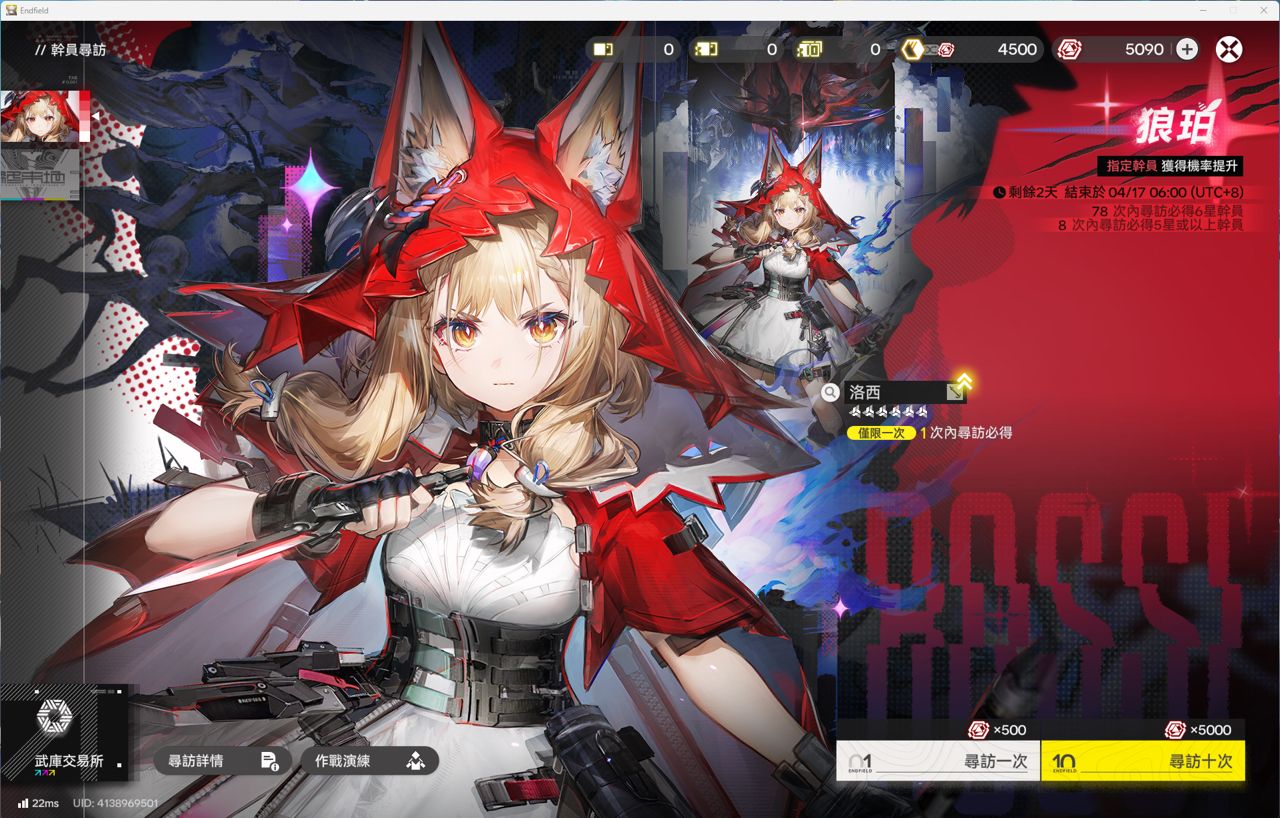Inspect operator 洛西 via the magnifier icon

pos(830,392)
